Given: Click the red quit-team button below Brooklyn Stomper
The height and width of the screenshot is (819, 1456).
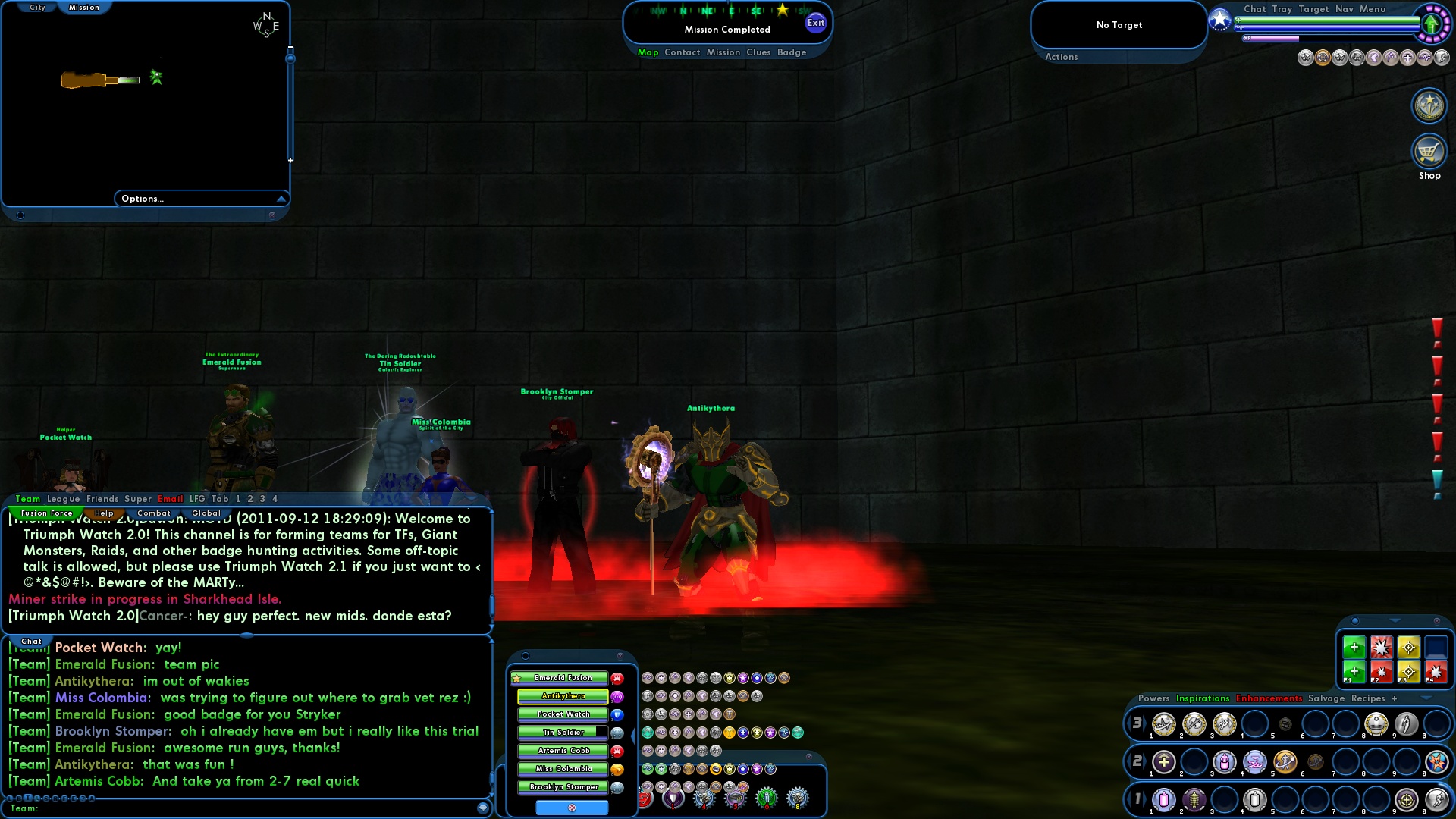Looking at the screenshot, I should pyautogui.click(x=572, y=808).
